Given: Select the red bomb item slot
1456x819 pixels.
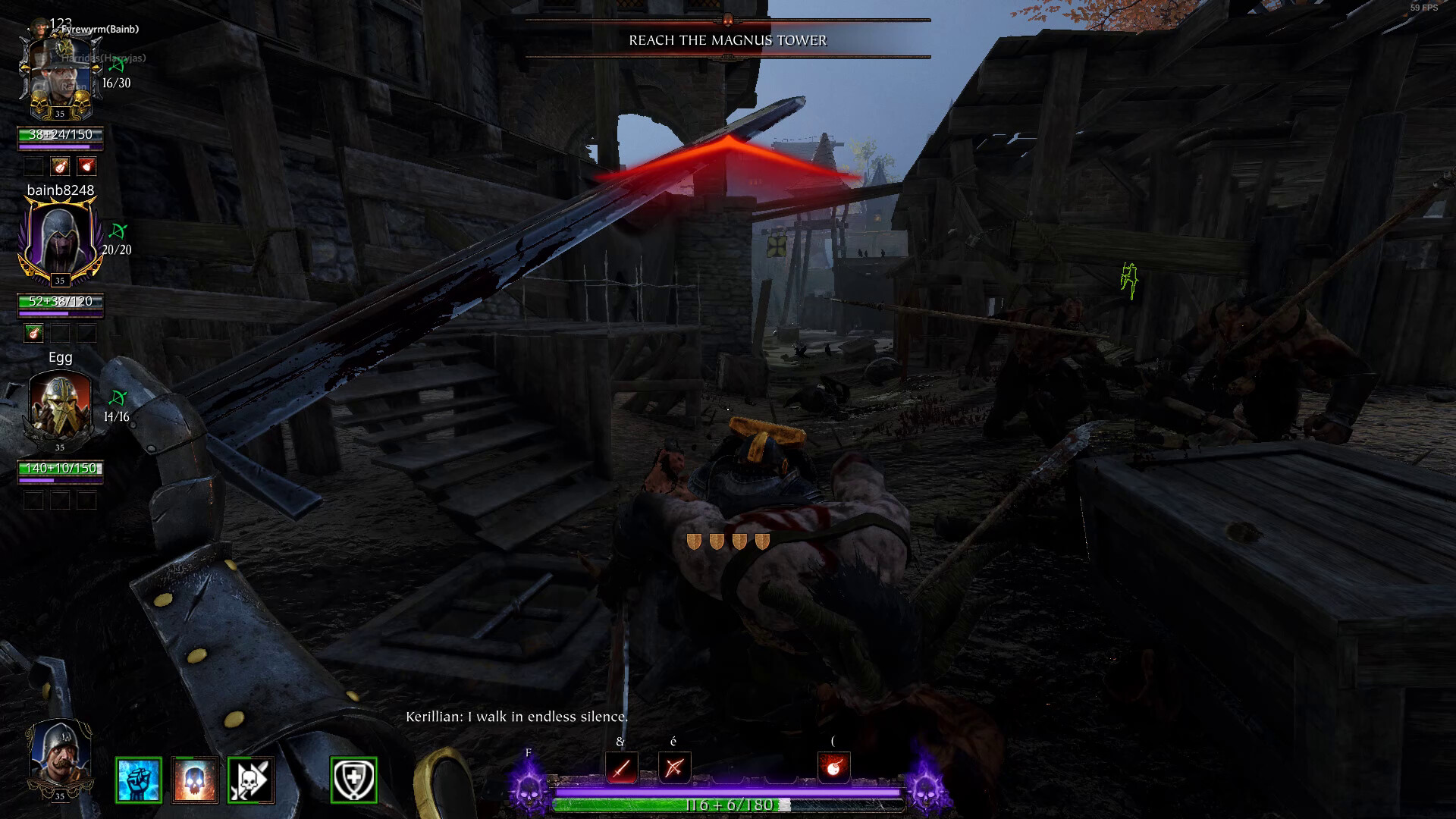Looking at the screenshot, I should click(833, 767).
